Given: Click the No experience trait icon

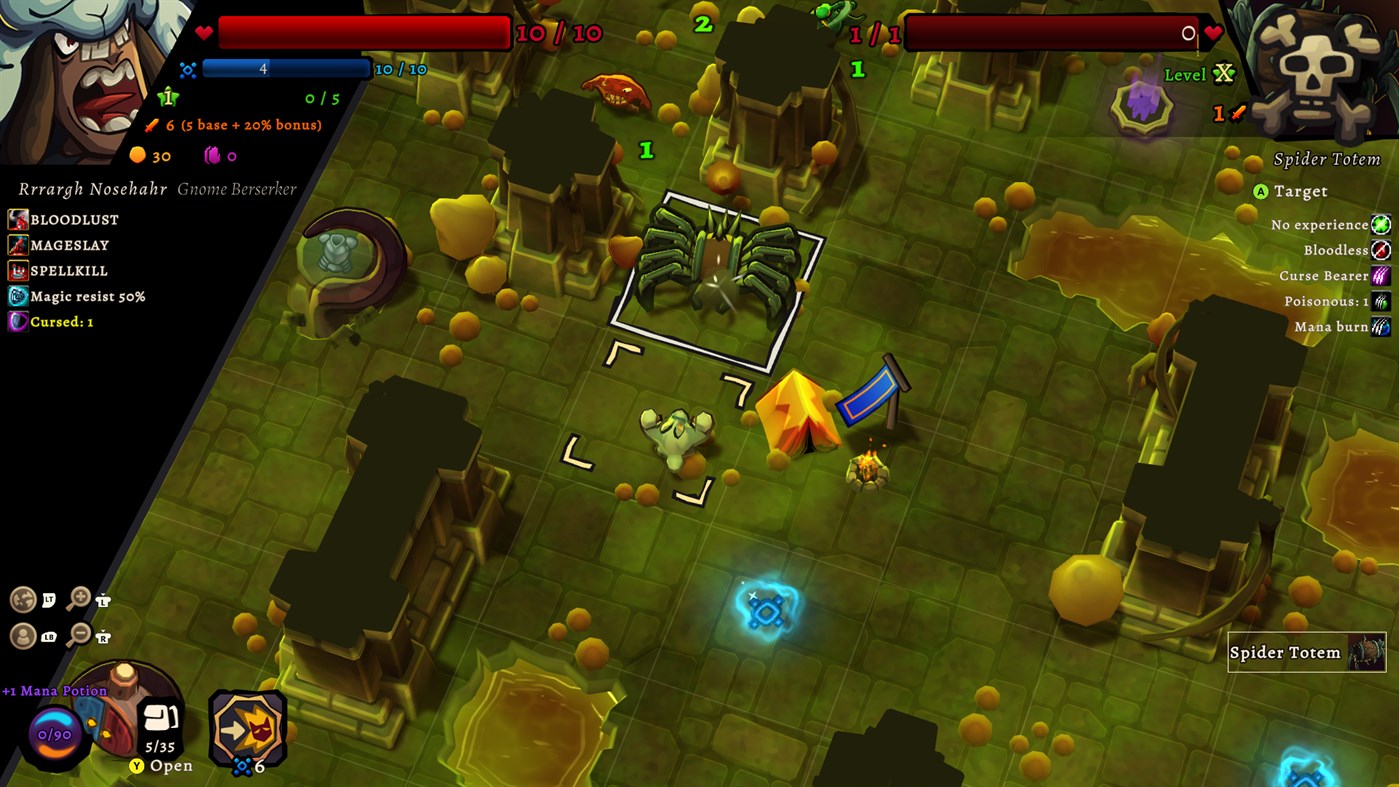Looking at the screenshot, I should point(1381,224).
